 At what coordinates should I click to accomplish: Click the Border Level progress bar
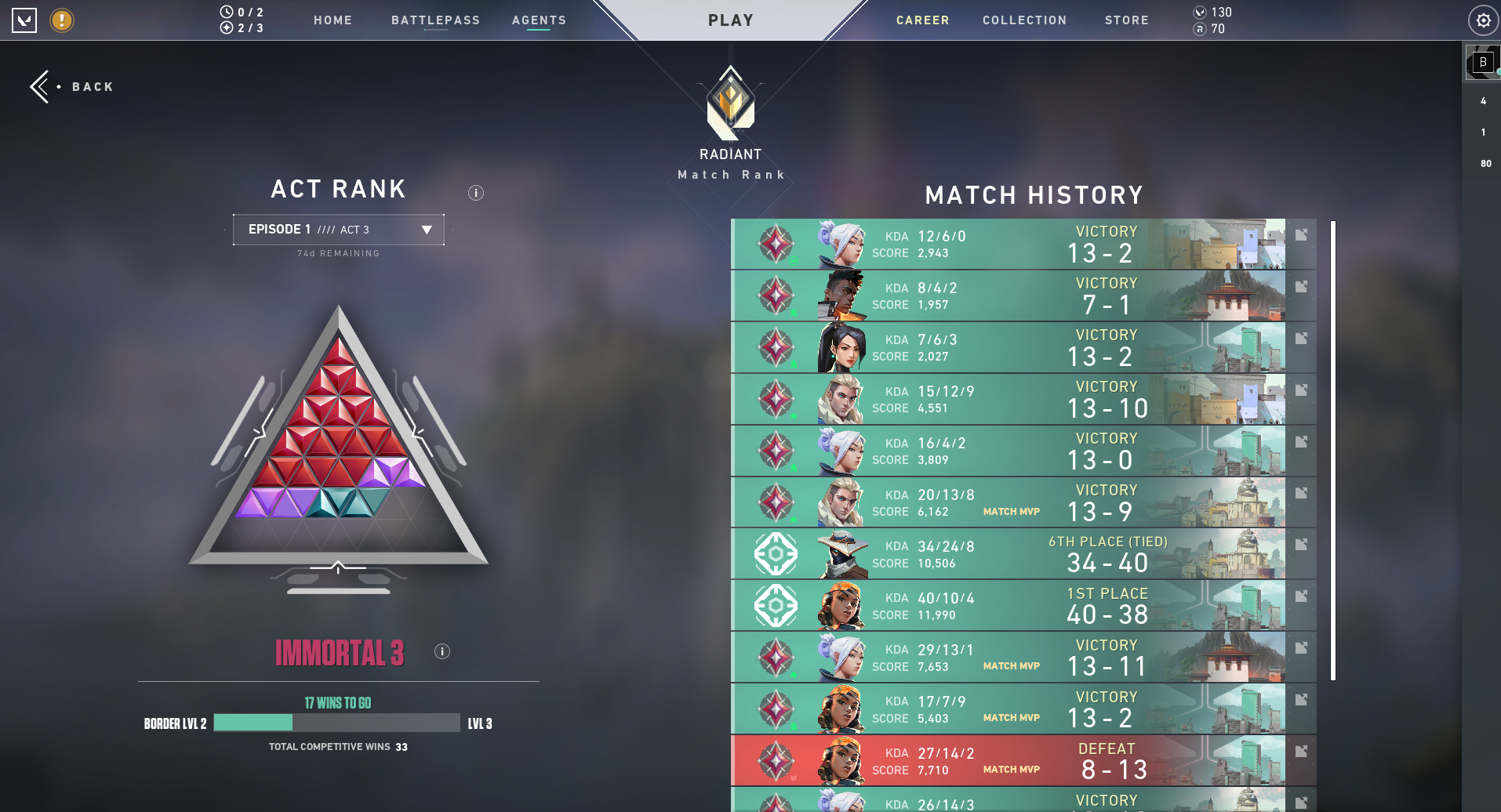[336, 723]
